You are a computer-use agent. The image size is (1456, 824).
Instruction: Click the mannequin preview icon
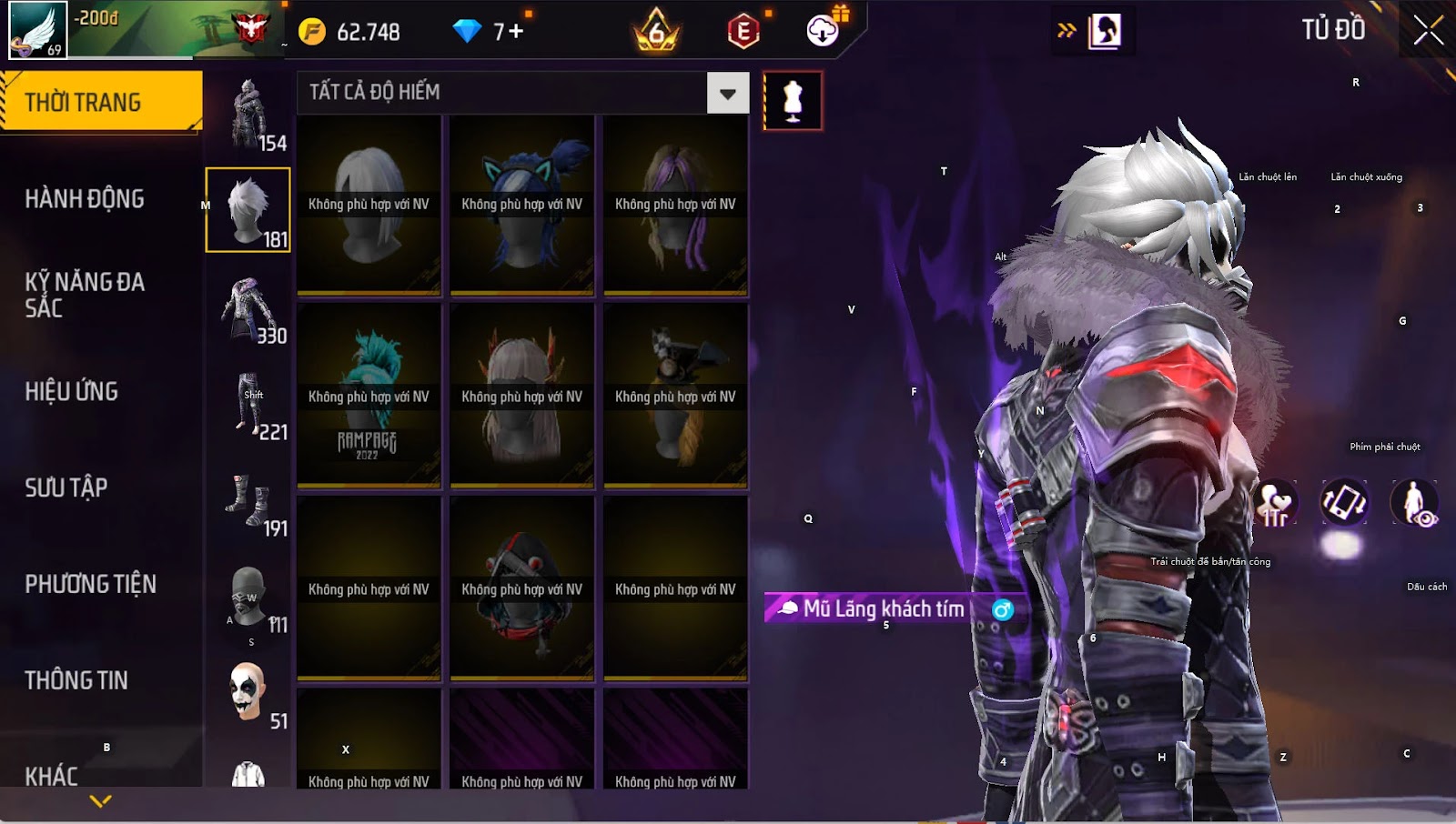point(793,101)
